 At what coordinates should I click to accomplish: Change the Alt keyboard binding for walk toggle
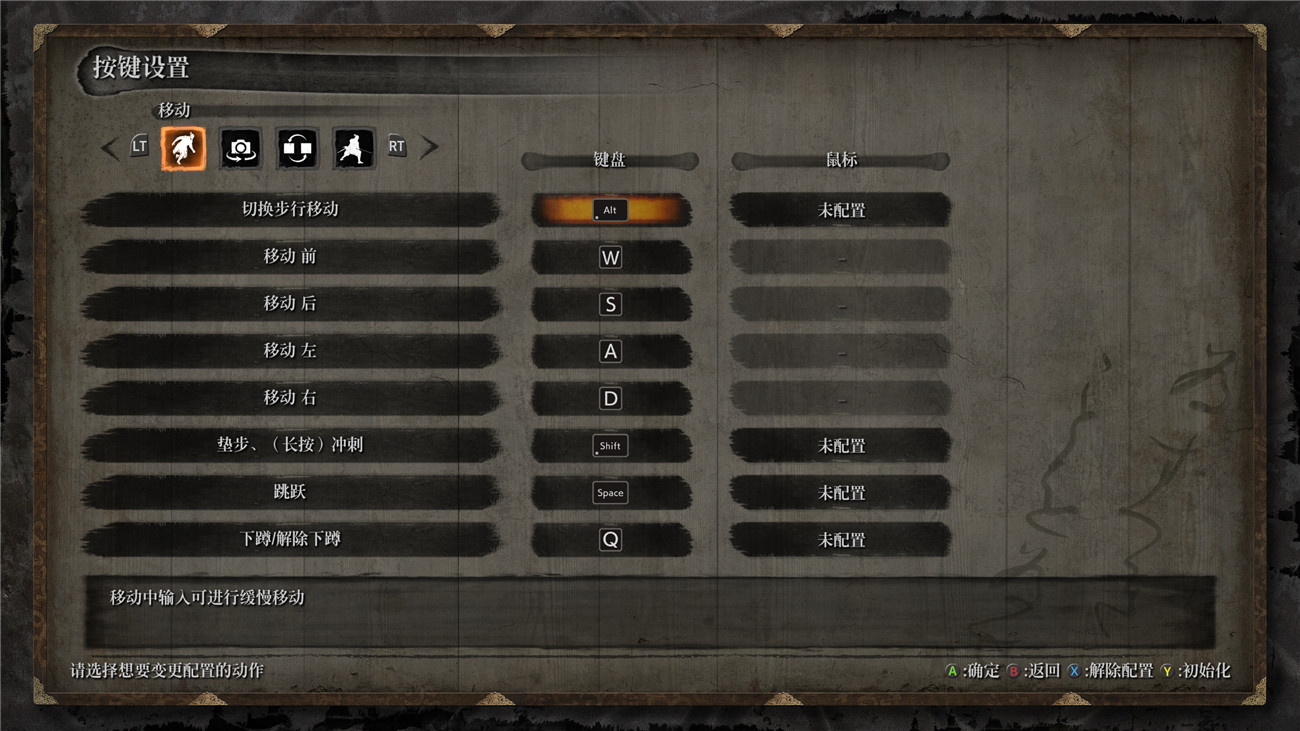pyautogui.click(x=610, y=210)
